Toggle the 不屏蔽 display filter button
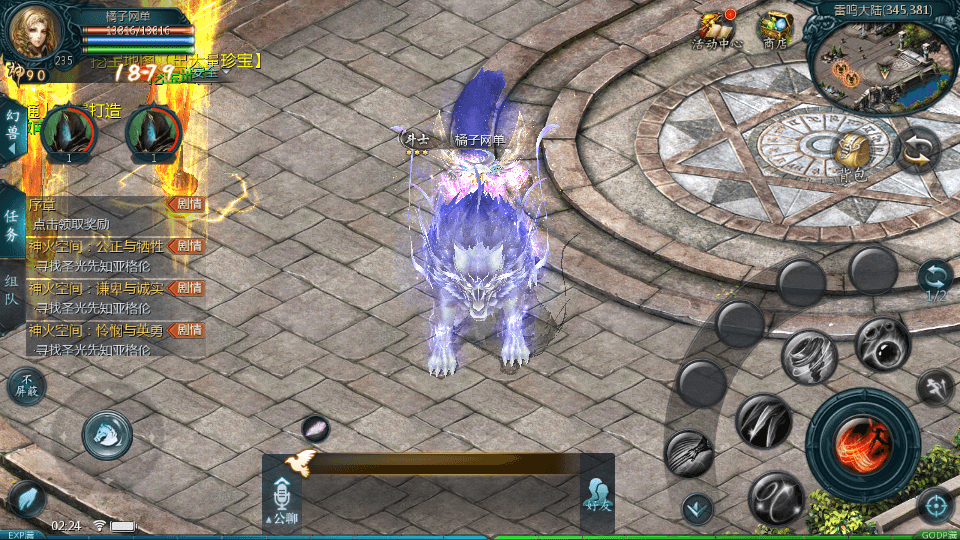 pos(26,385)
